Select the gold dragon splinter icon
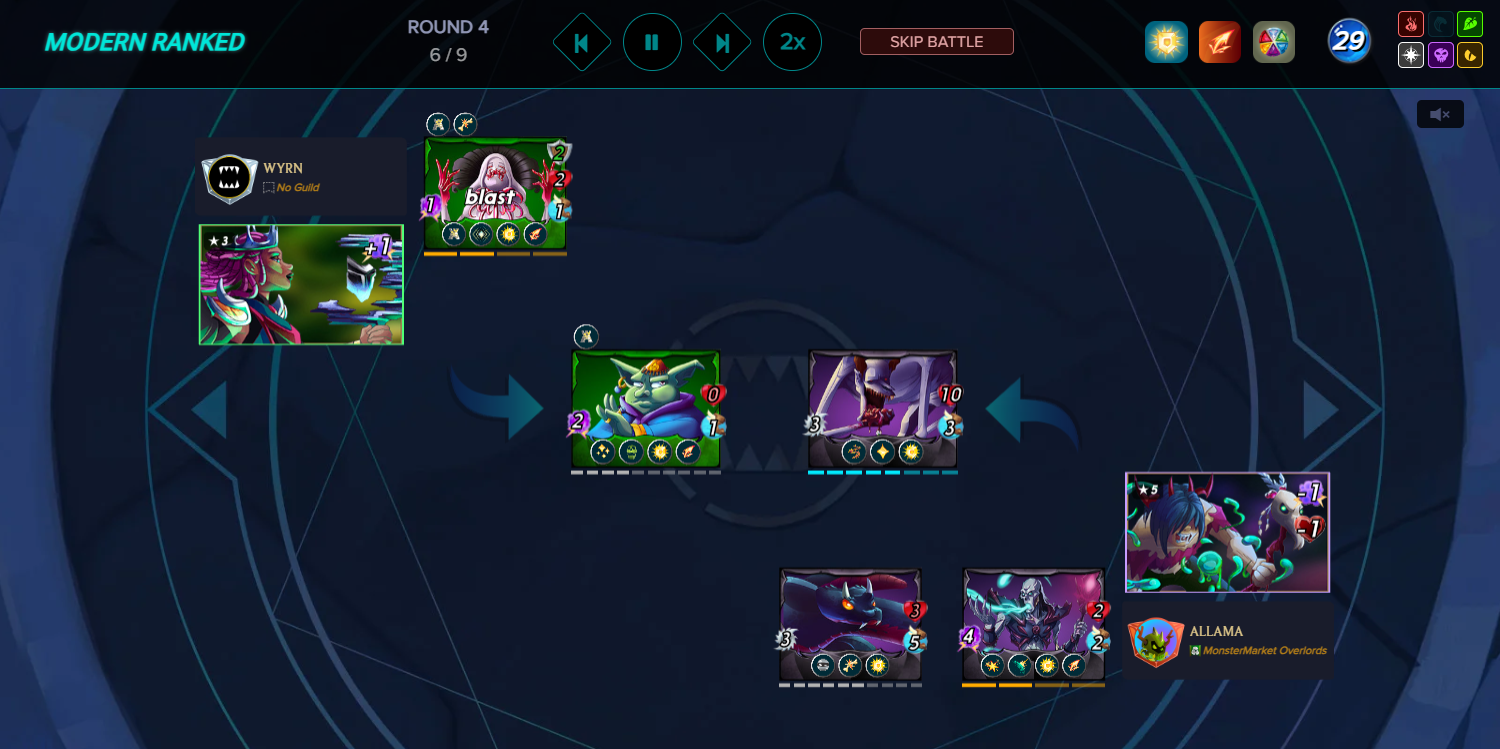 tap(1470, 55)
